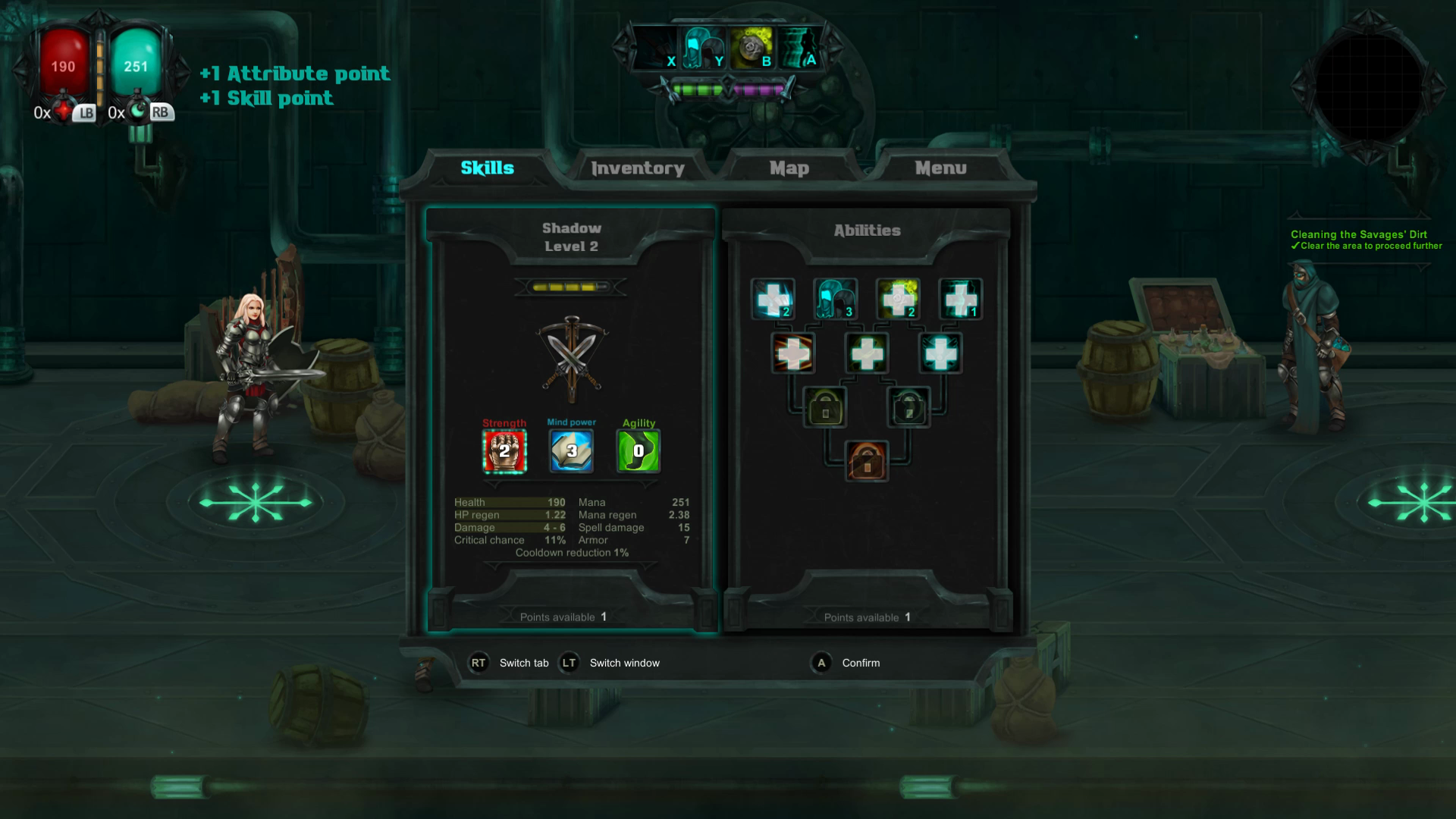This screenshot has width=1456, height=819.
Task: Click the blue sword-slash ability in the top row
Action: [772, 298]
